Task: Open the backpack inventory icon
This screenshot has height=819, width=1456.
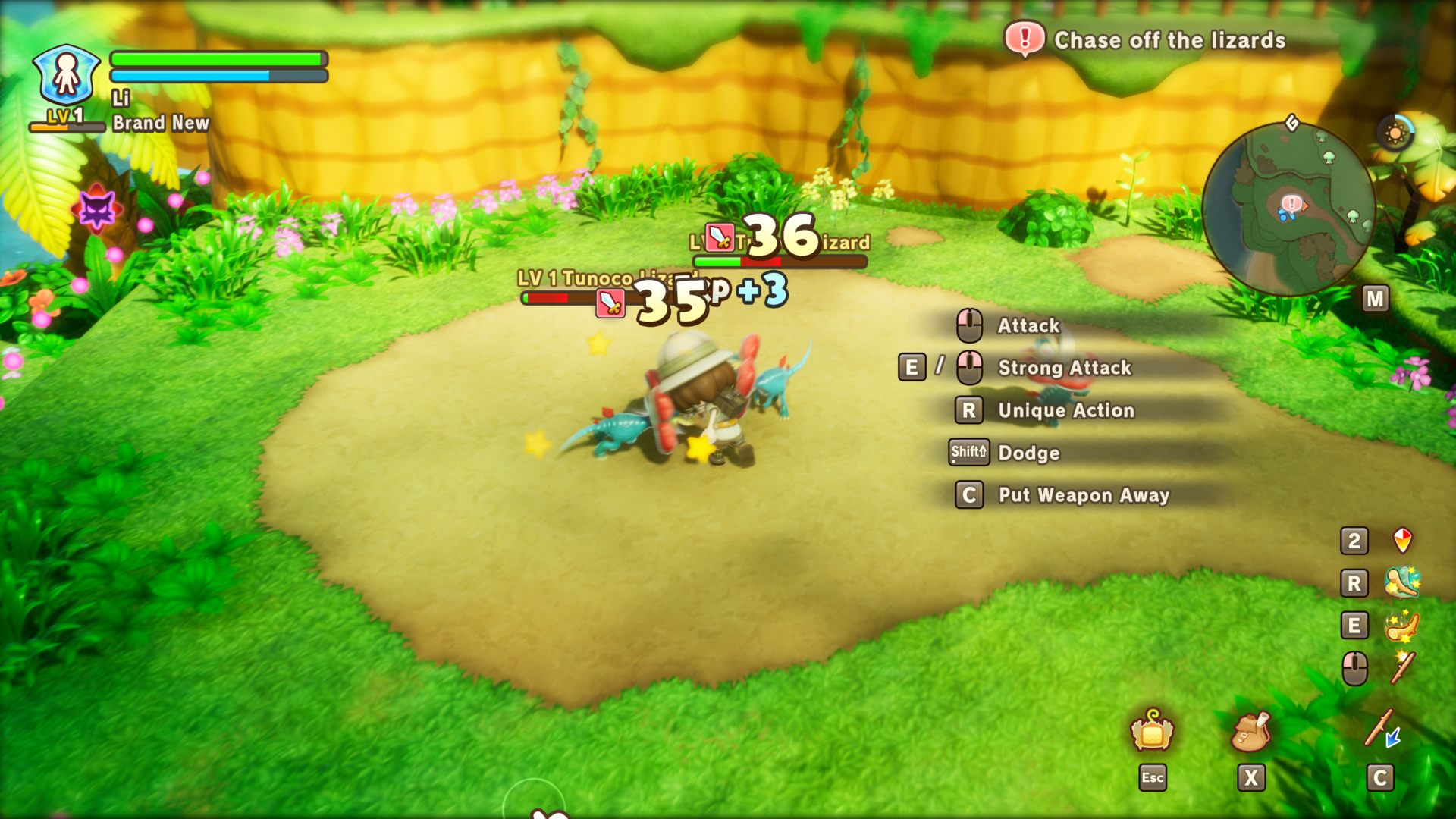Action: [1250, 731]
